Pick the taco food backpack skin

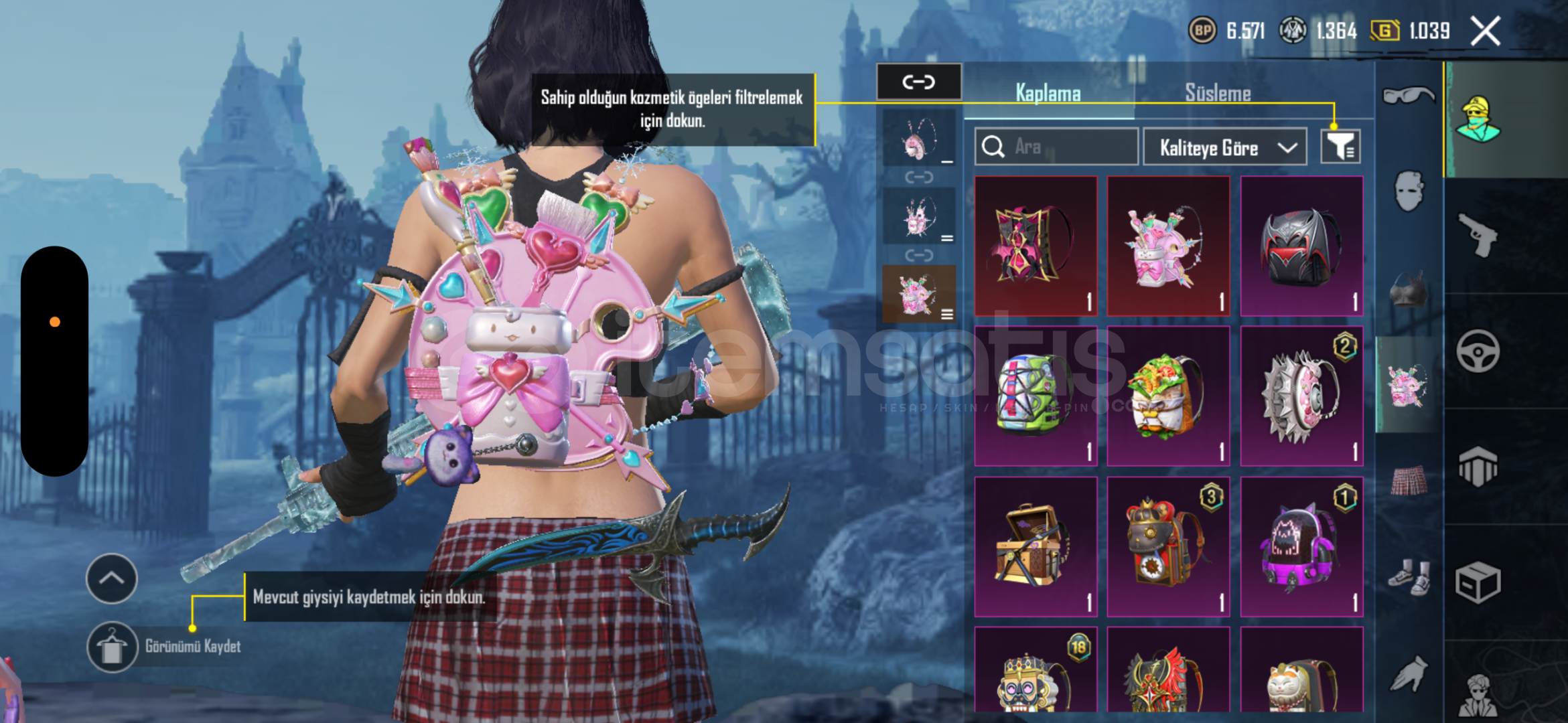click(x=1167, y=396)
